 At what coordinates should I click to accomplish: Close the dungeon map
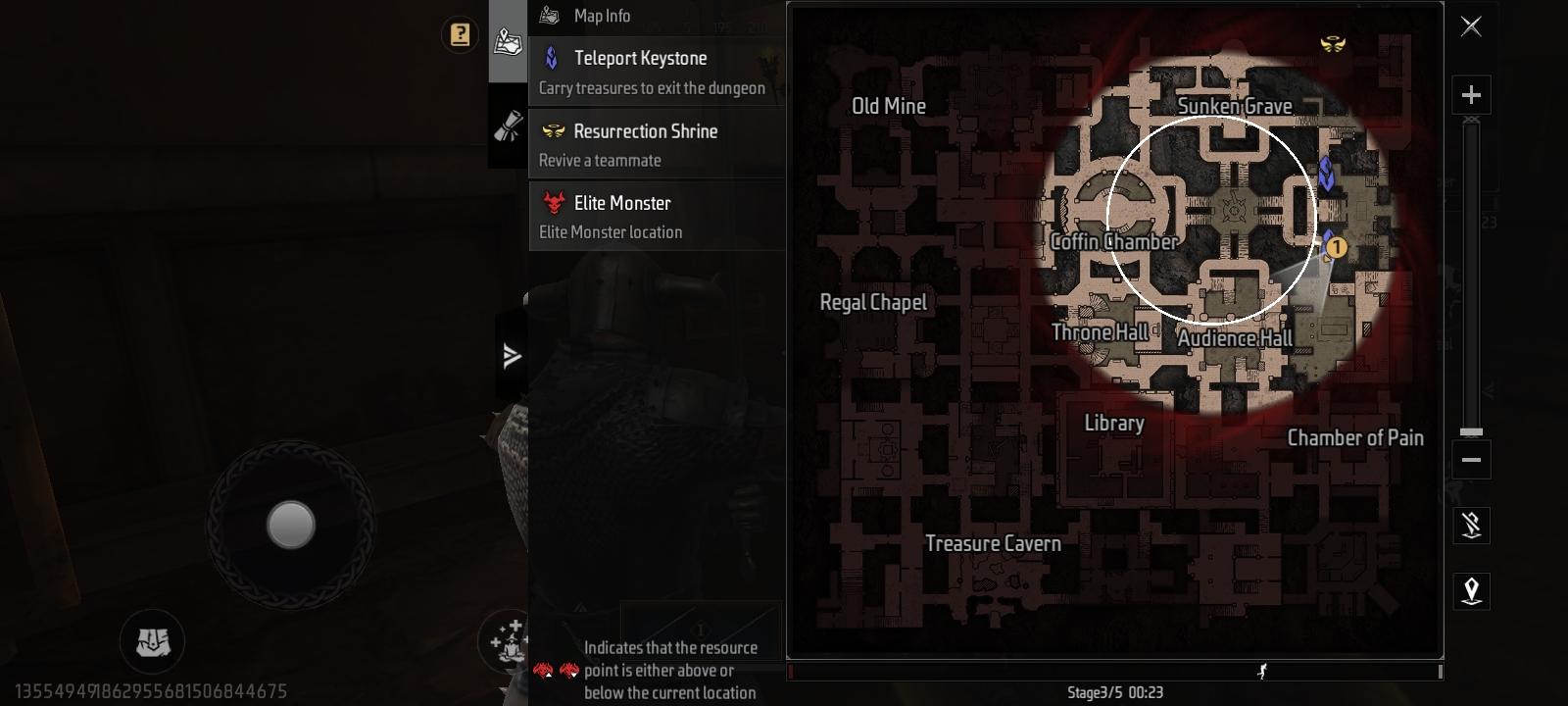tap(1471, 26)
